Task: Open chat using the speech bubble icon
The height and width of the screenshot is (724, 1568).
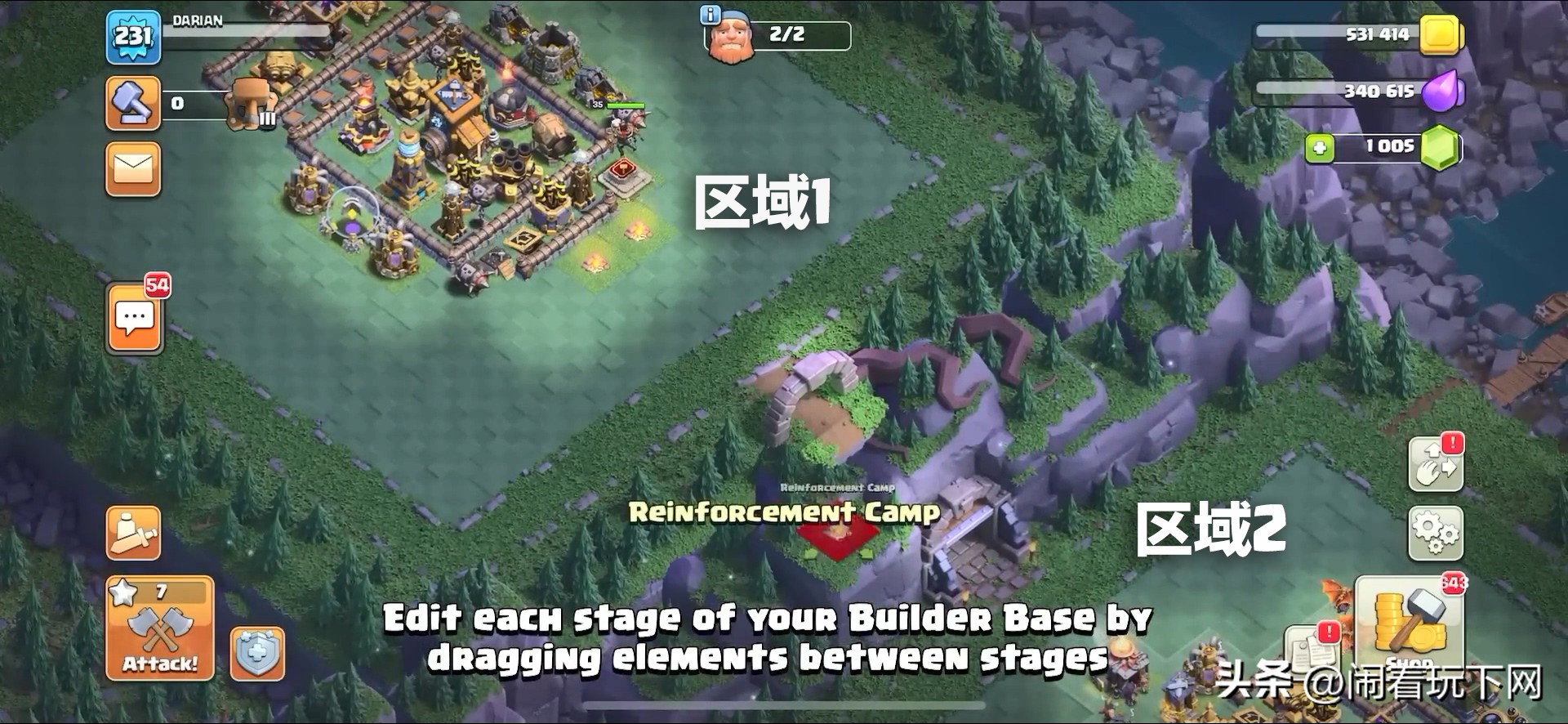Action: click(133, 317)
